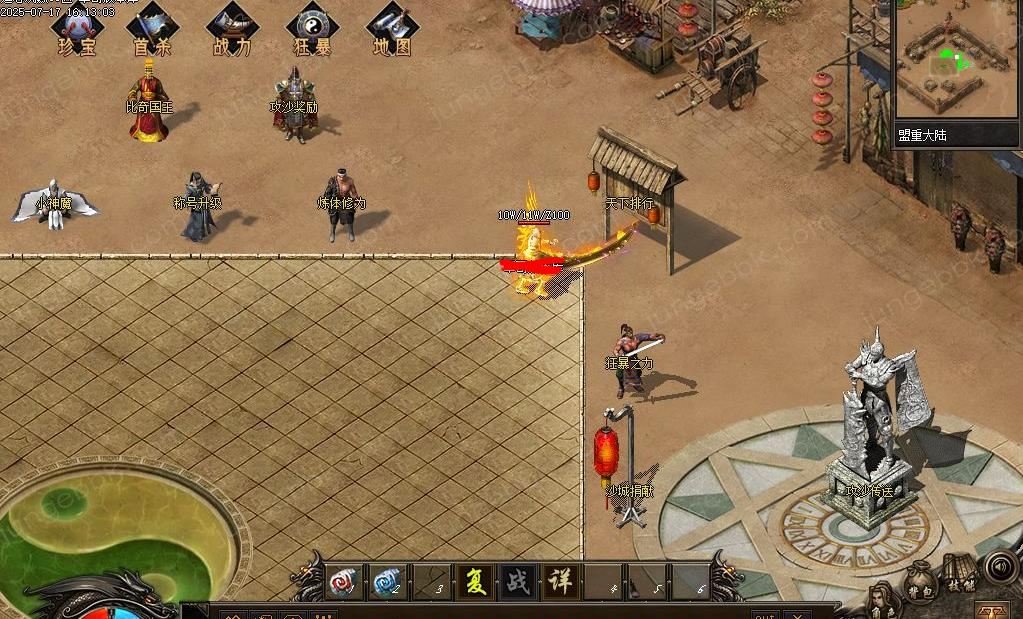Click the minimap of 盟重大陆
This screenshot has width=1023, height=619.
(956, 62)
